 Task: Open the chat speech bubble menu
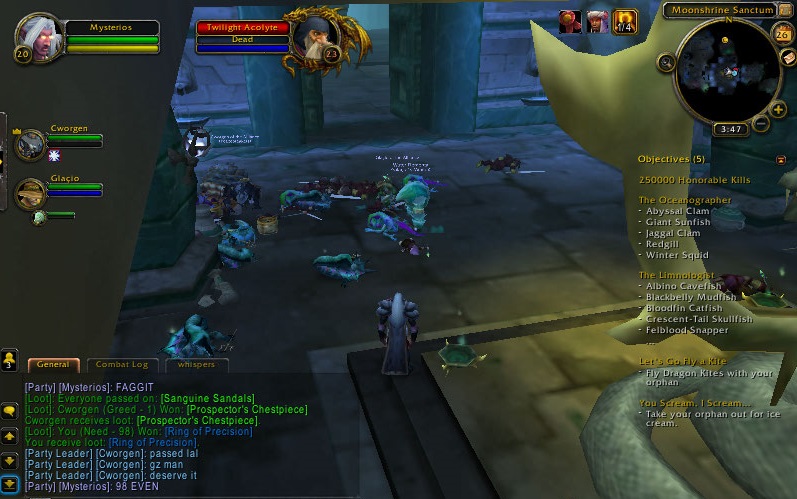9,411
